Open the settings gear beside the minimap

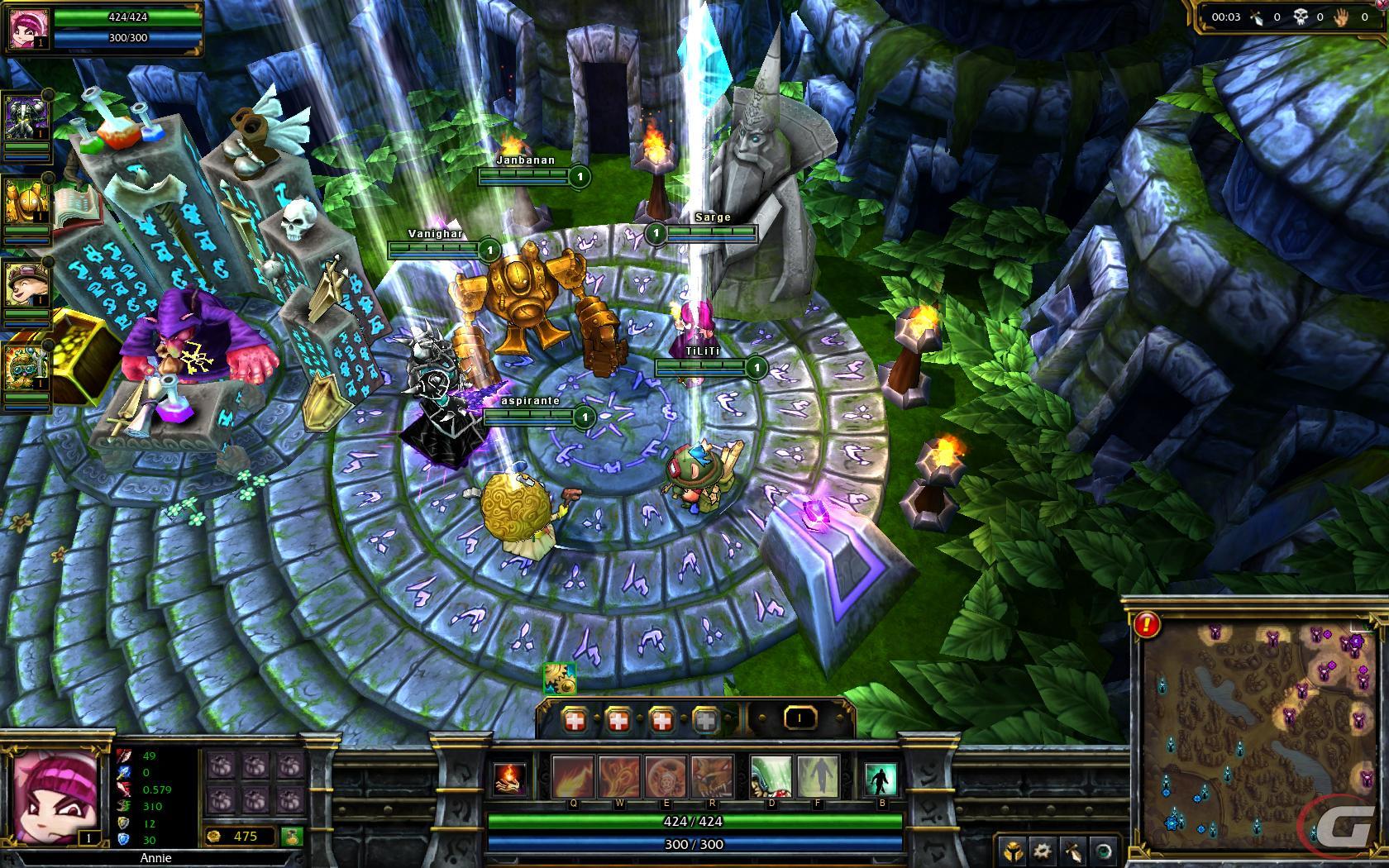point(1042,851)
